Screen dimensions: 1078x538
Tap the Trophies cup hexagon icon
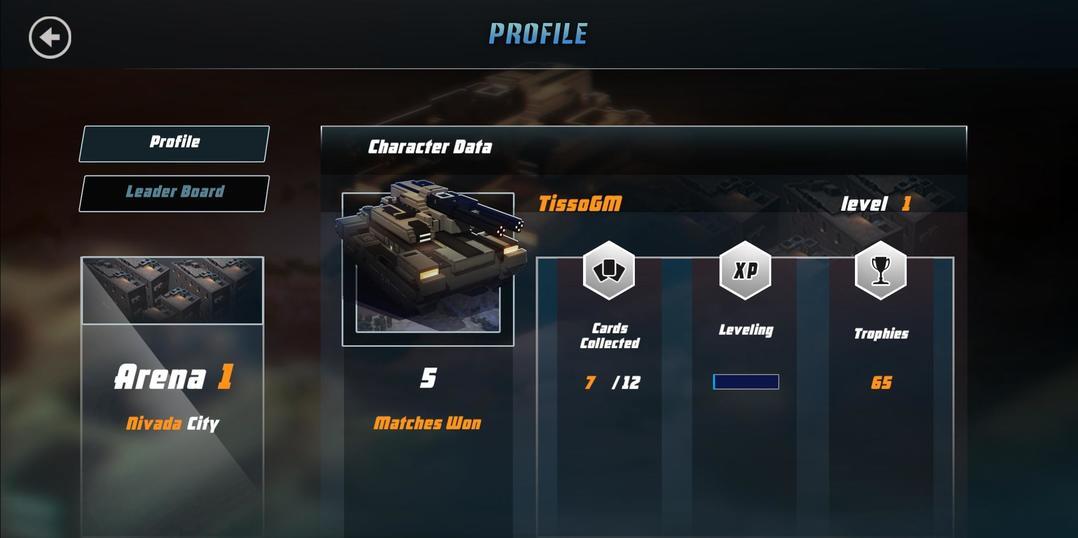pyautogui.click(x=881, y=270)
